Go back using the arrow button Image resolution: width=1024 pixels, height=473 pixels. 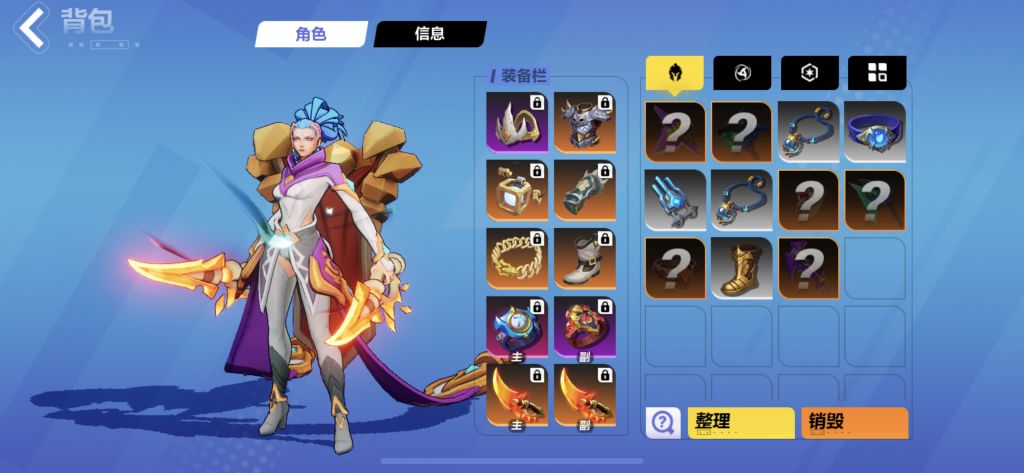(x=32, y=27)
